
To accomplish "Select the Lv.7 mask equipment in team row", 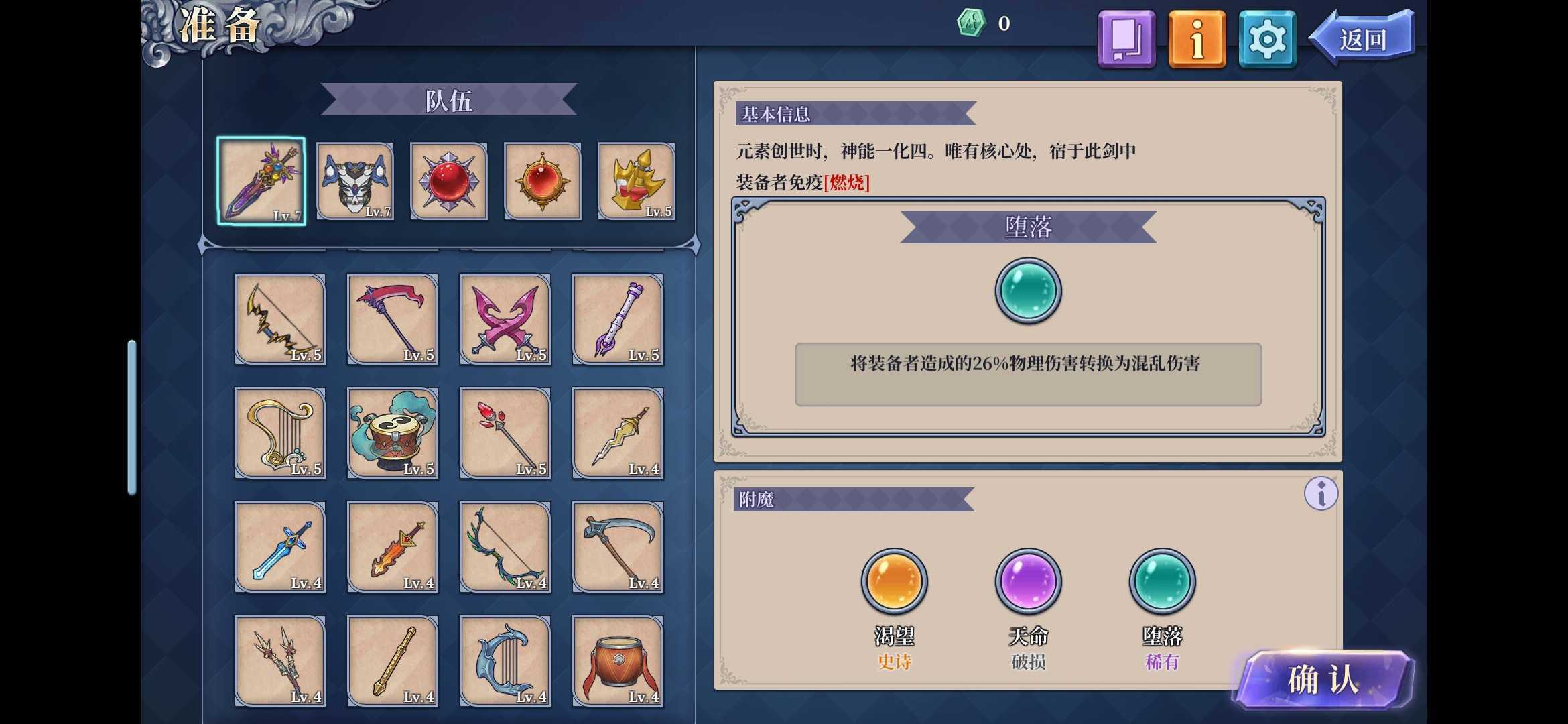I will tap(354, 181).
